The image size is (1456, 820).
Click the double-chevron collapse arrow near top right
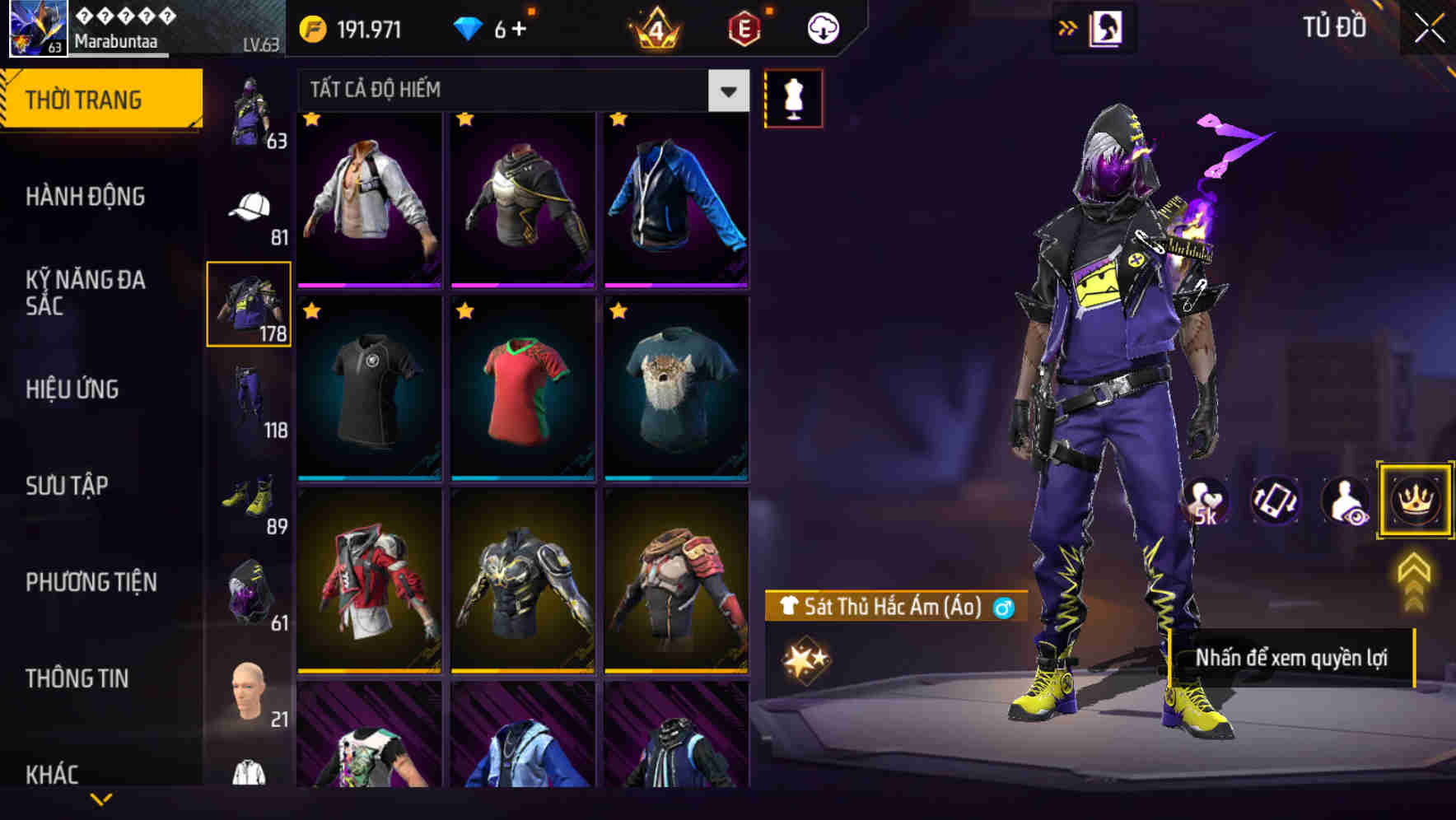[1068, 26]
